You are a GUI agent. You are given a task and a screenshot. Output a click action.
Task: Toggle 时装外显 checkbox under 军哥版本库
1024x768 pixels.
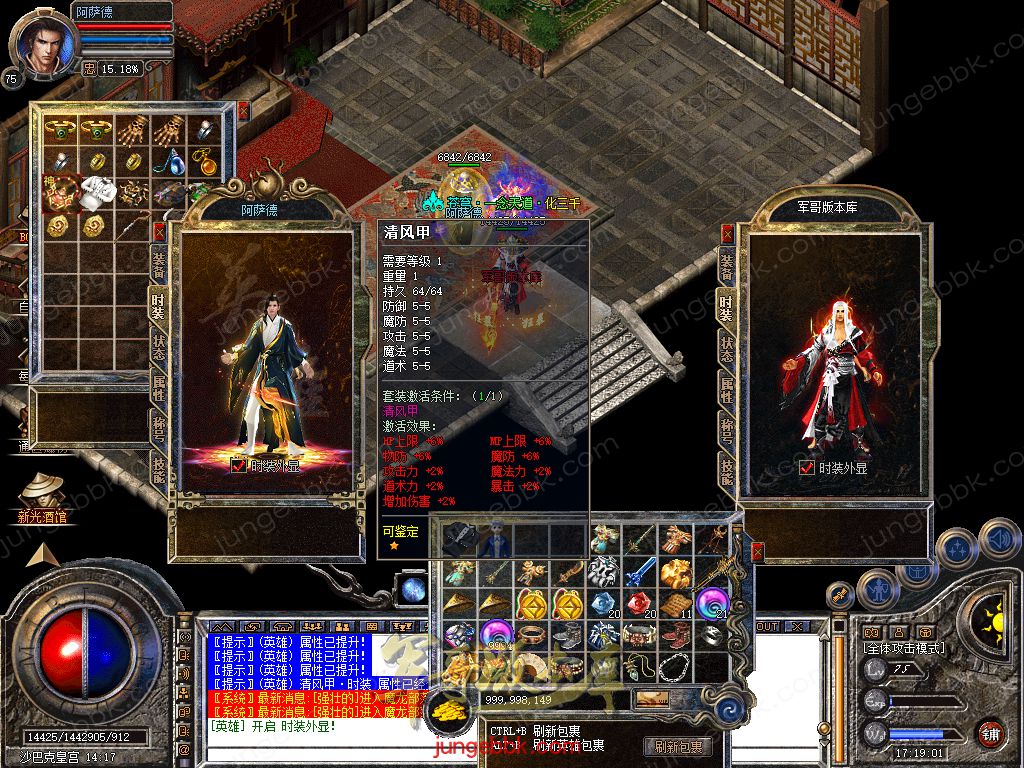click(x=806, y=467)
